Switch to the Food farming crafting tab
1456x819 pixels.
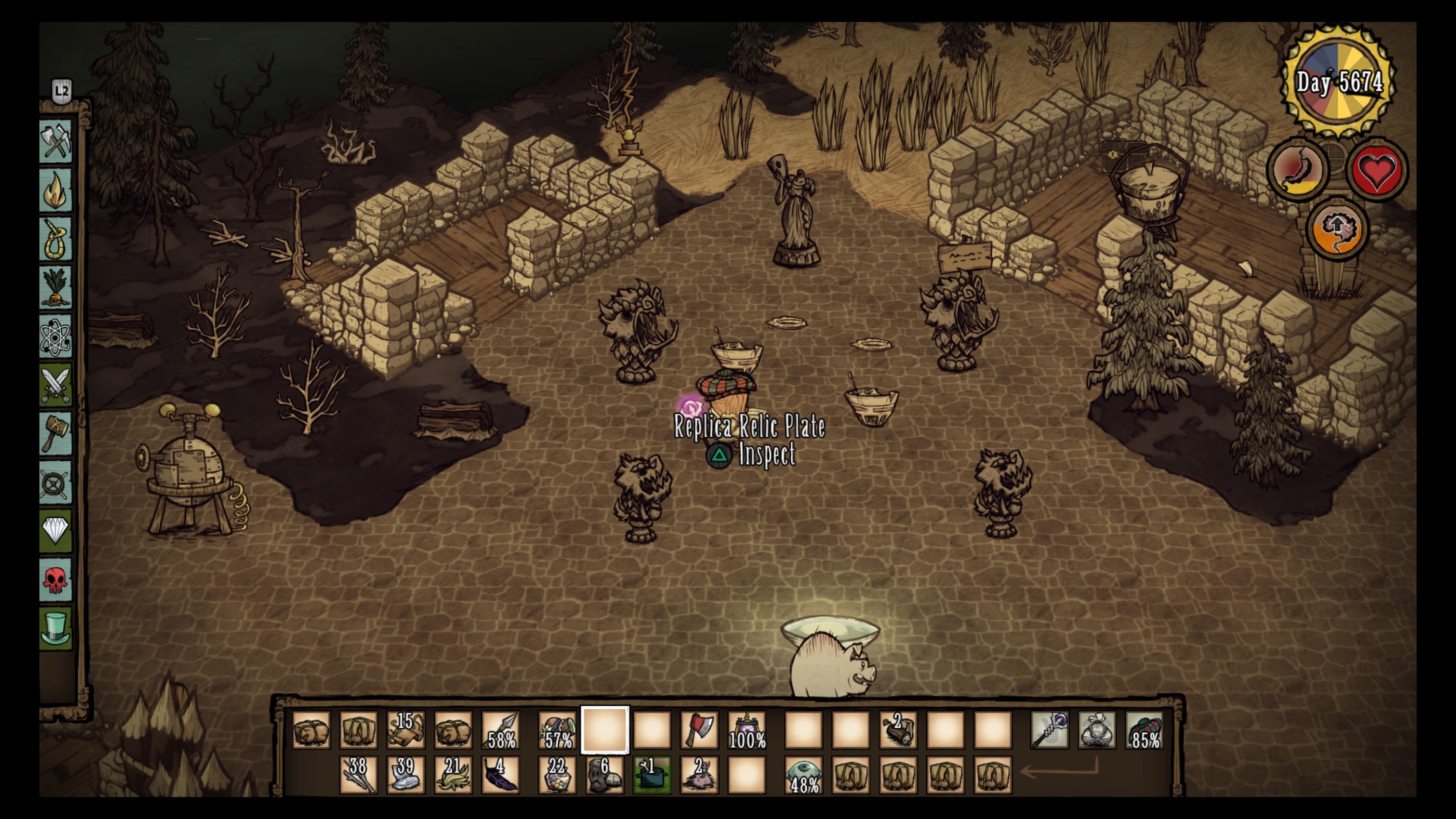click(55, 287)
